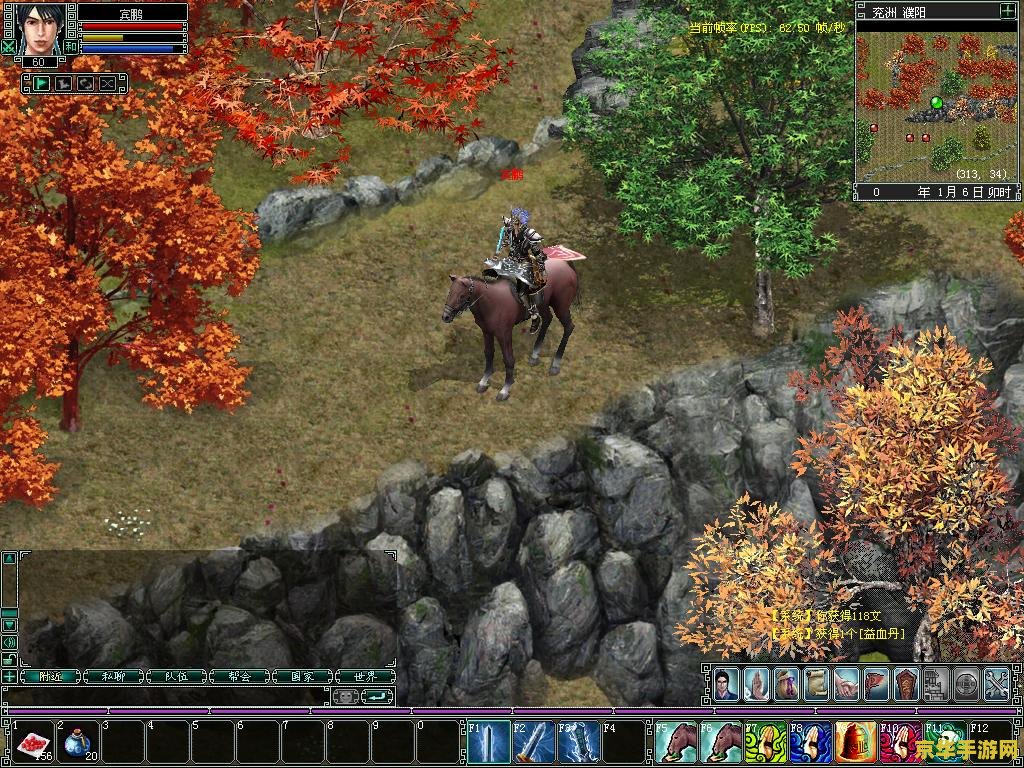1024x768 pixels.
Task: Open the emoticon face picker in chat
Action: tap(345, 696)
